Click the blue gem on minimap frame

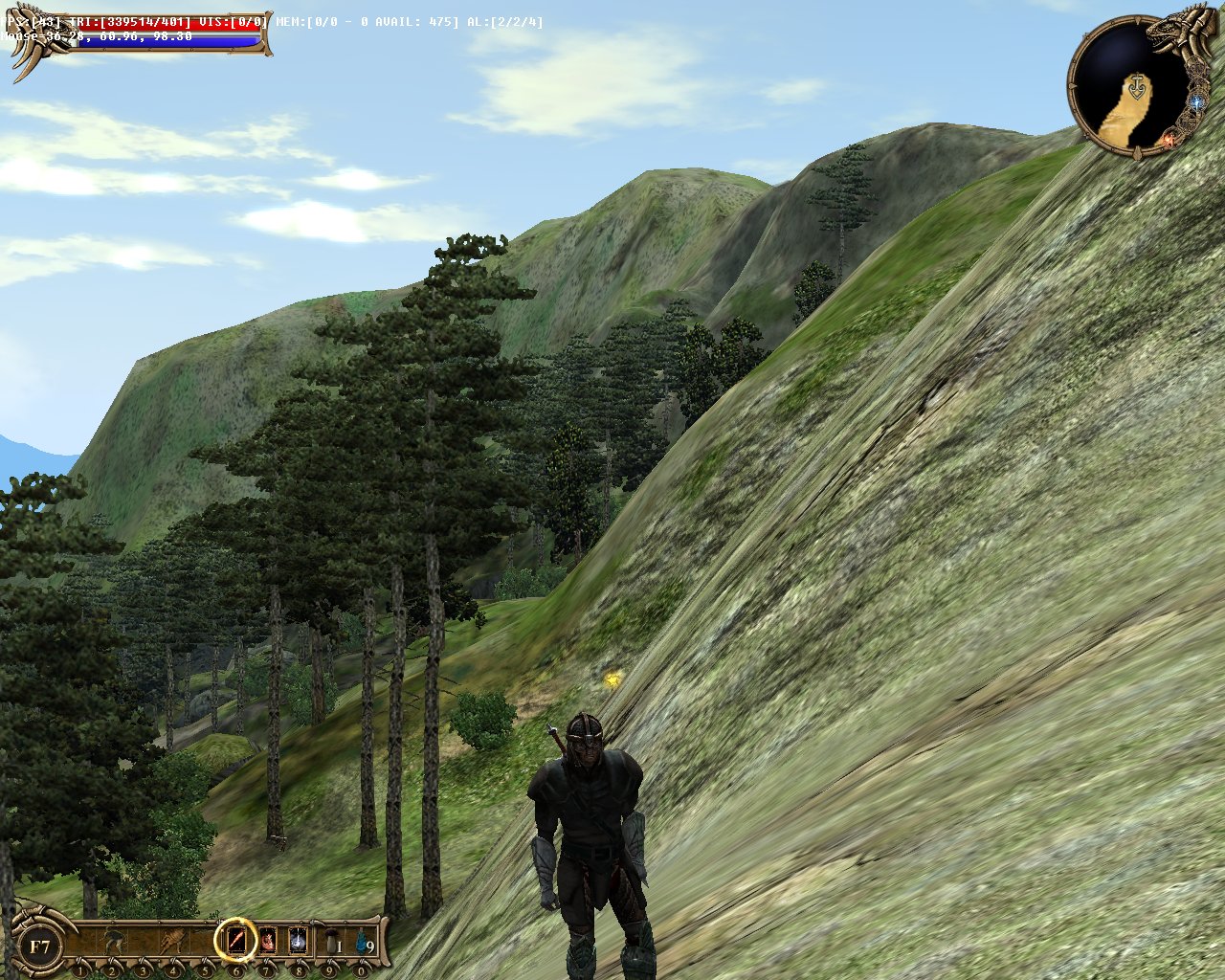click(1196, 100)
